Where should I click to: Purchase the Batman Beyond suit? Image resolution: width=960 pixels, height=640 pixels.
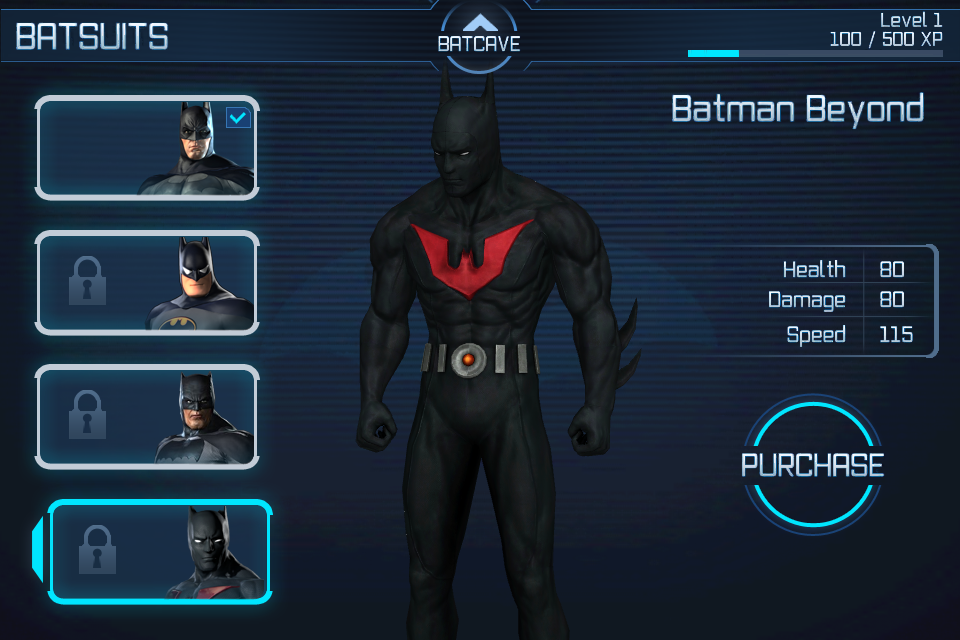812,465
